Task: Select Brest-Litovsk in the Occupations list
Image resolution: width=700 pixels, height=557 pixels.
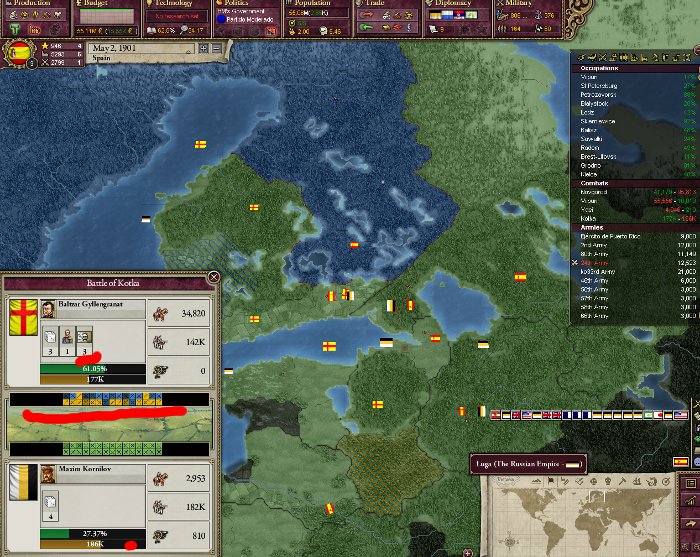Action: click(x=610, y=156)
